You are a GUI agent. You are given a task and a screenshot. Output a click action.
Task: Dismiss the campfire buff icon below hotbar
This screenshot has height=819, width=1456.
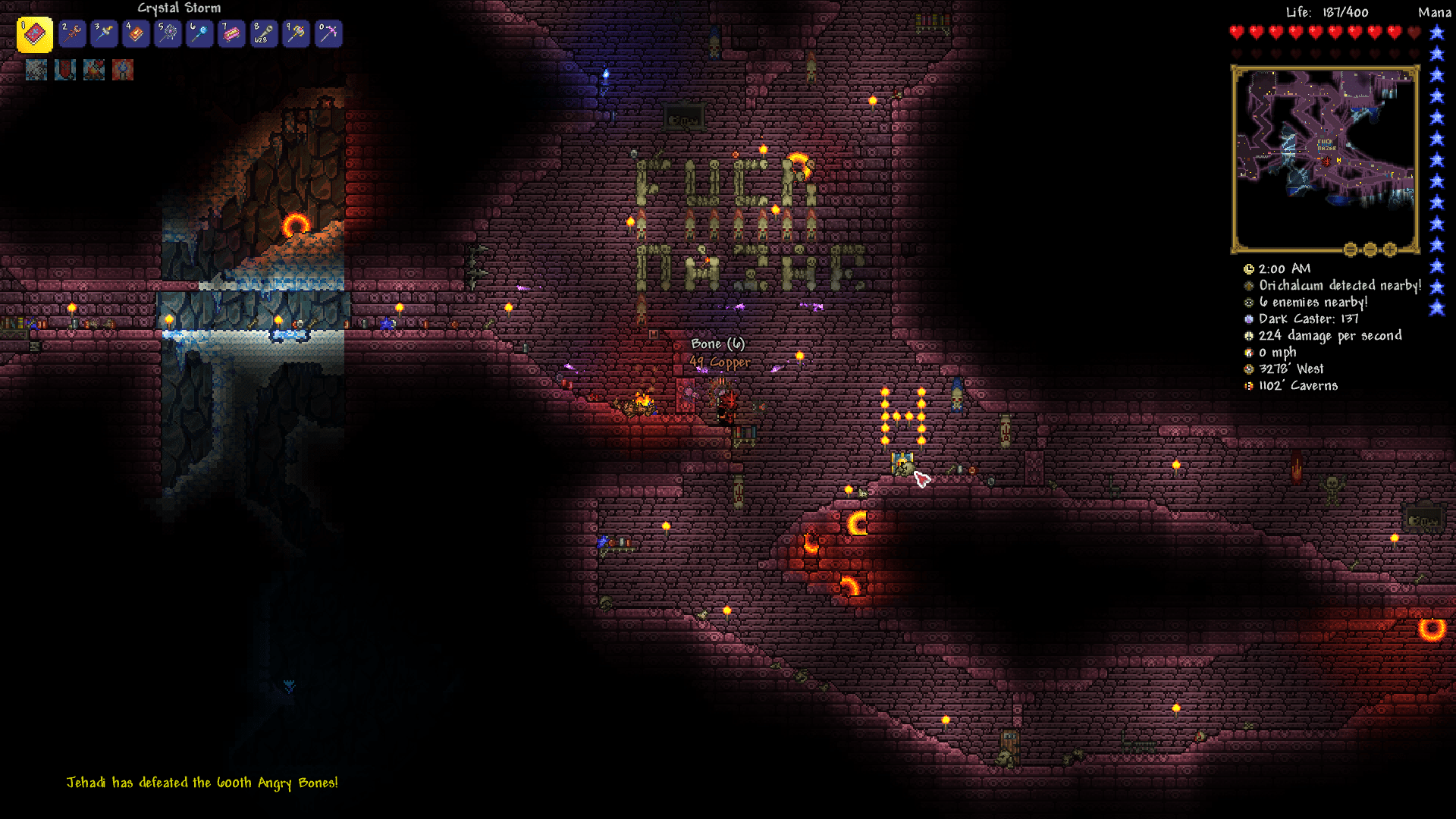click(93, 70)
